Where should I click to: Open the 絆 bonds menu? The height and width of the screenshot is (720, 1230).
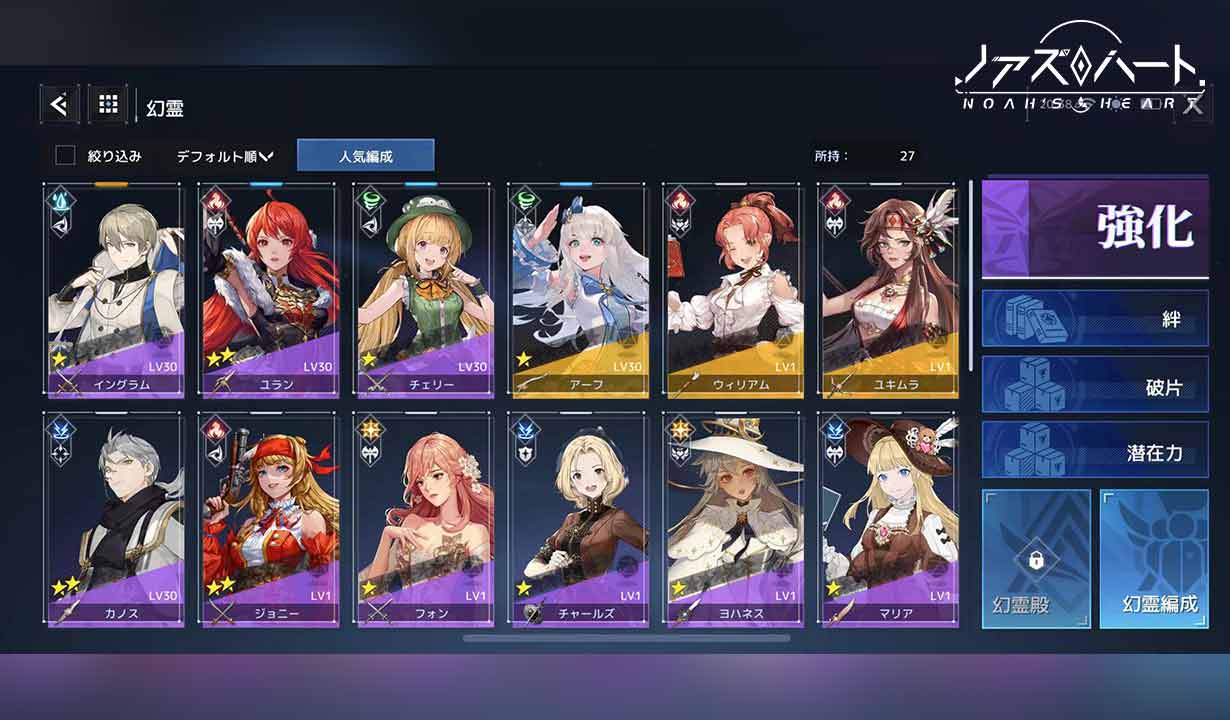(1095, 318)
